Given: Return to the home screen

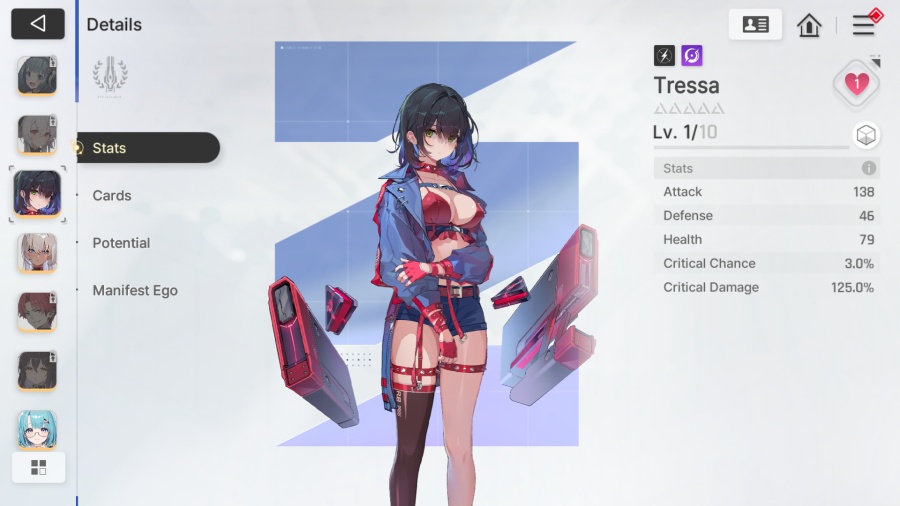Looking at the screenshot, I should 809,26.
